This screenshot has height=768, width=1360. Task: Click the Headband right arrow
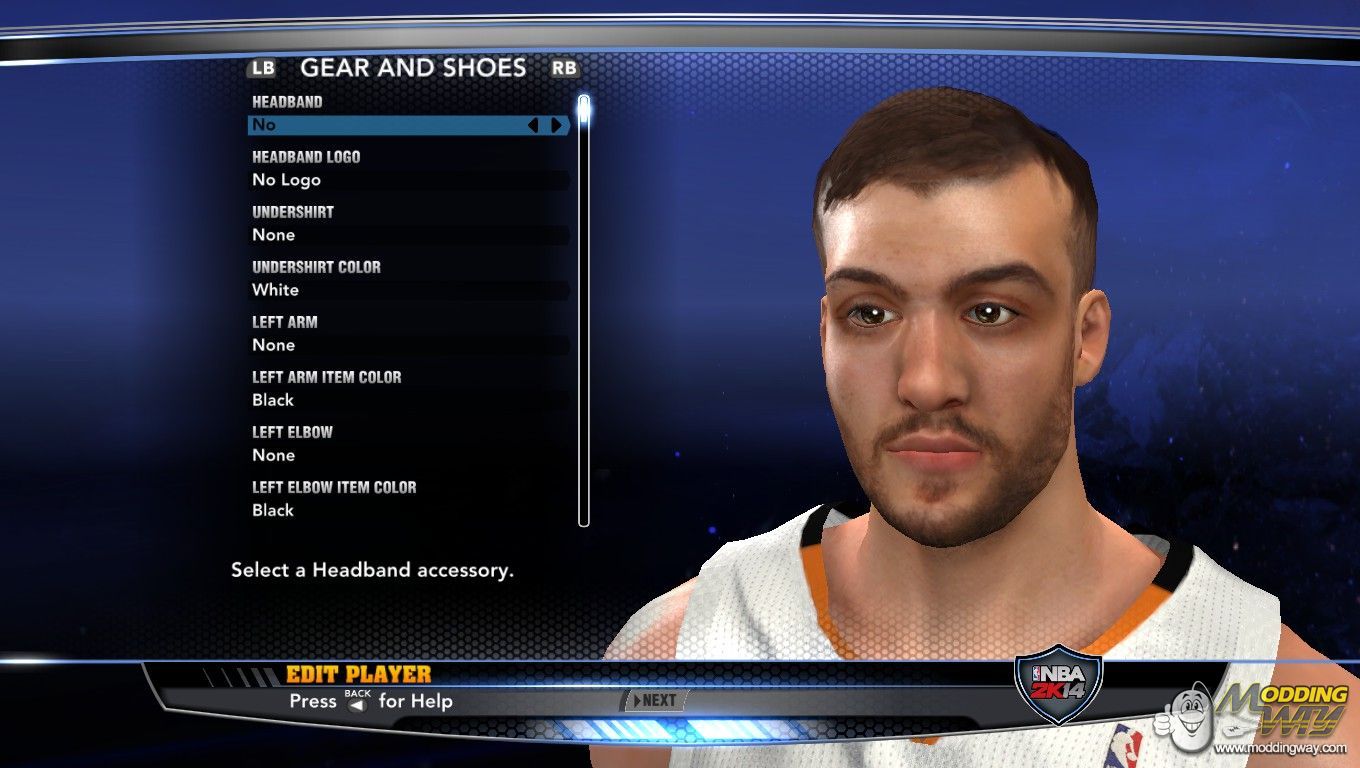[556, 125]
